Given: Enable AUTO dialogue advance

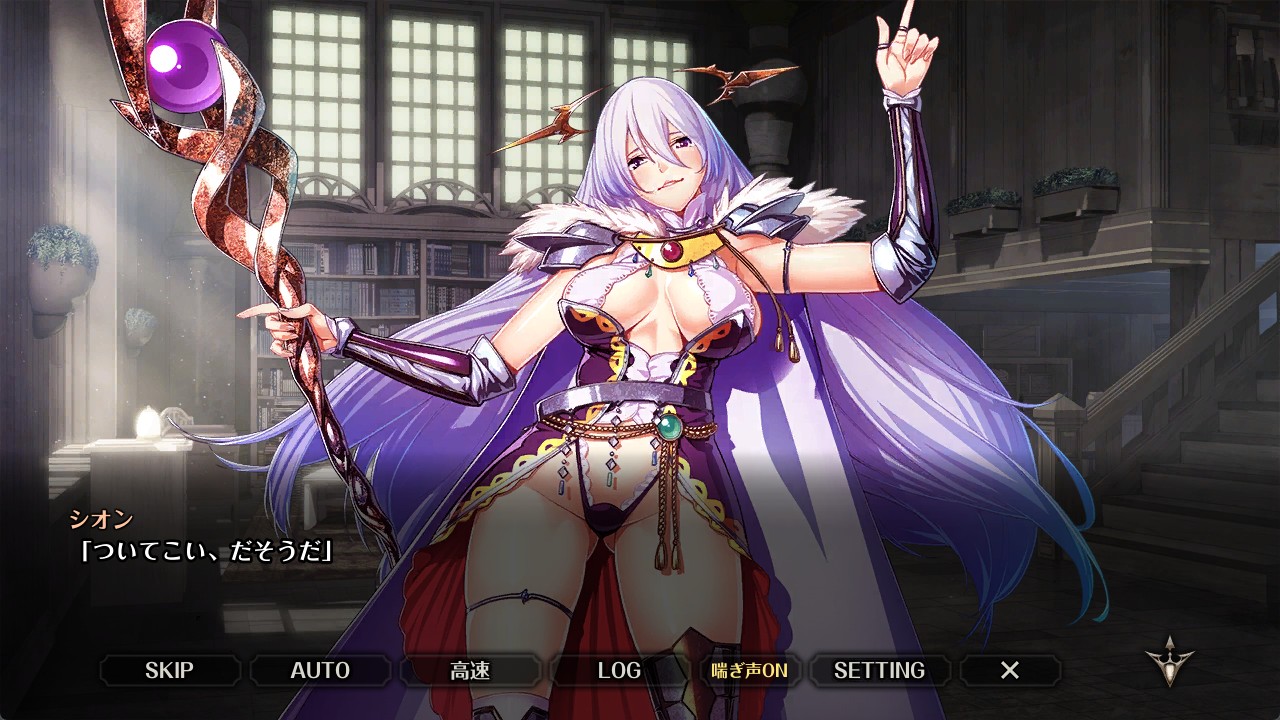Looking at the screenshot, I should pos(320,670).
